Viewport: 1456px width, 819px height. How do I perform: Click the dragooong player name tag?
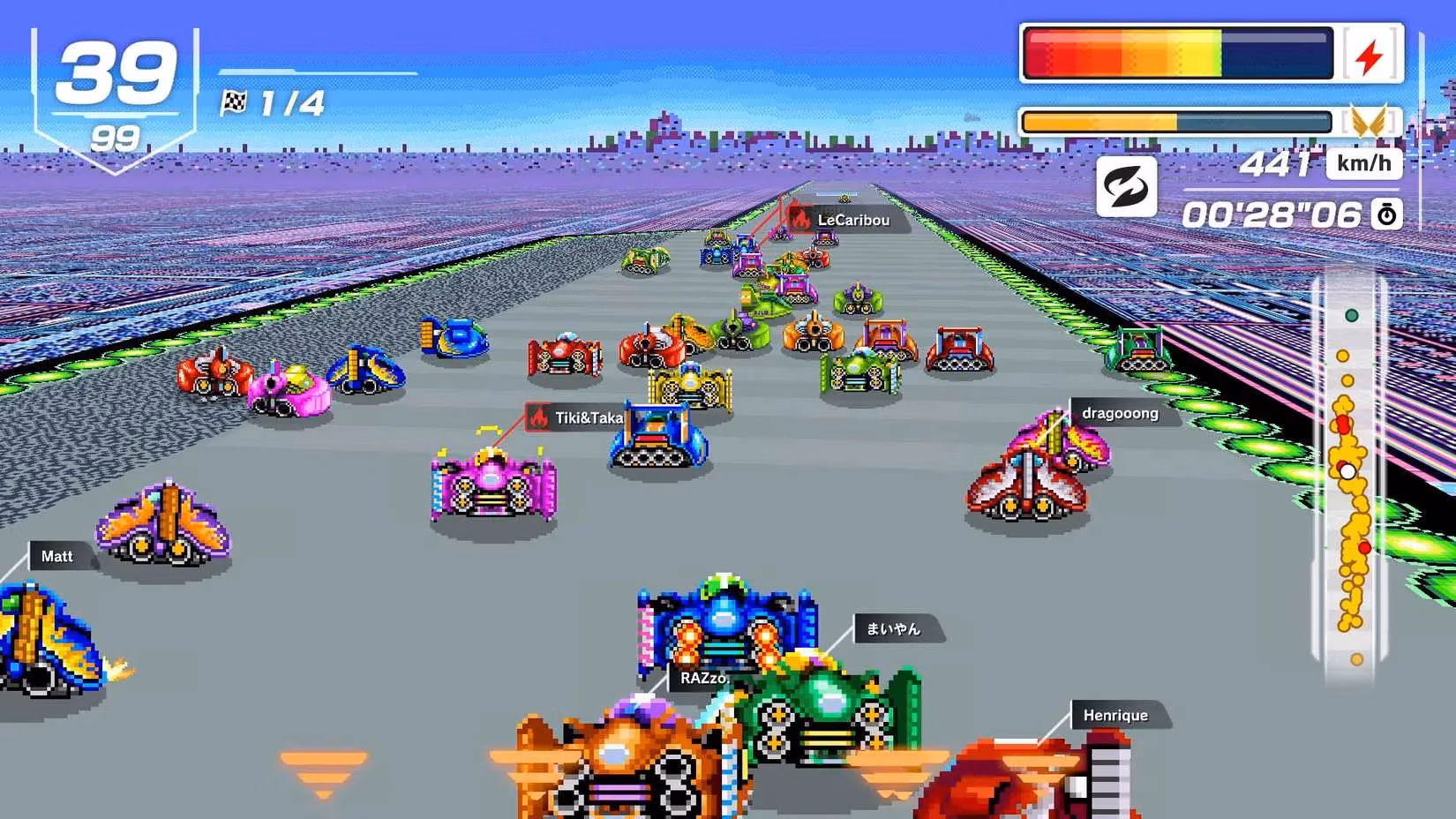1120,413
